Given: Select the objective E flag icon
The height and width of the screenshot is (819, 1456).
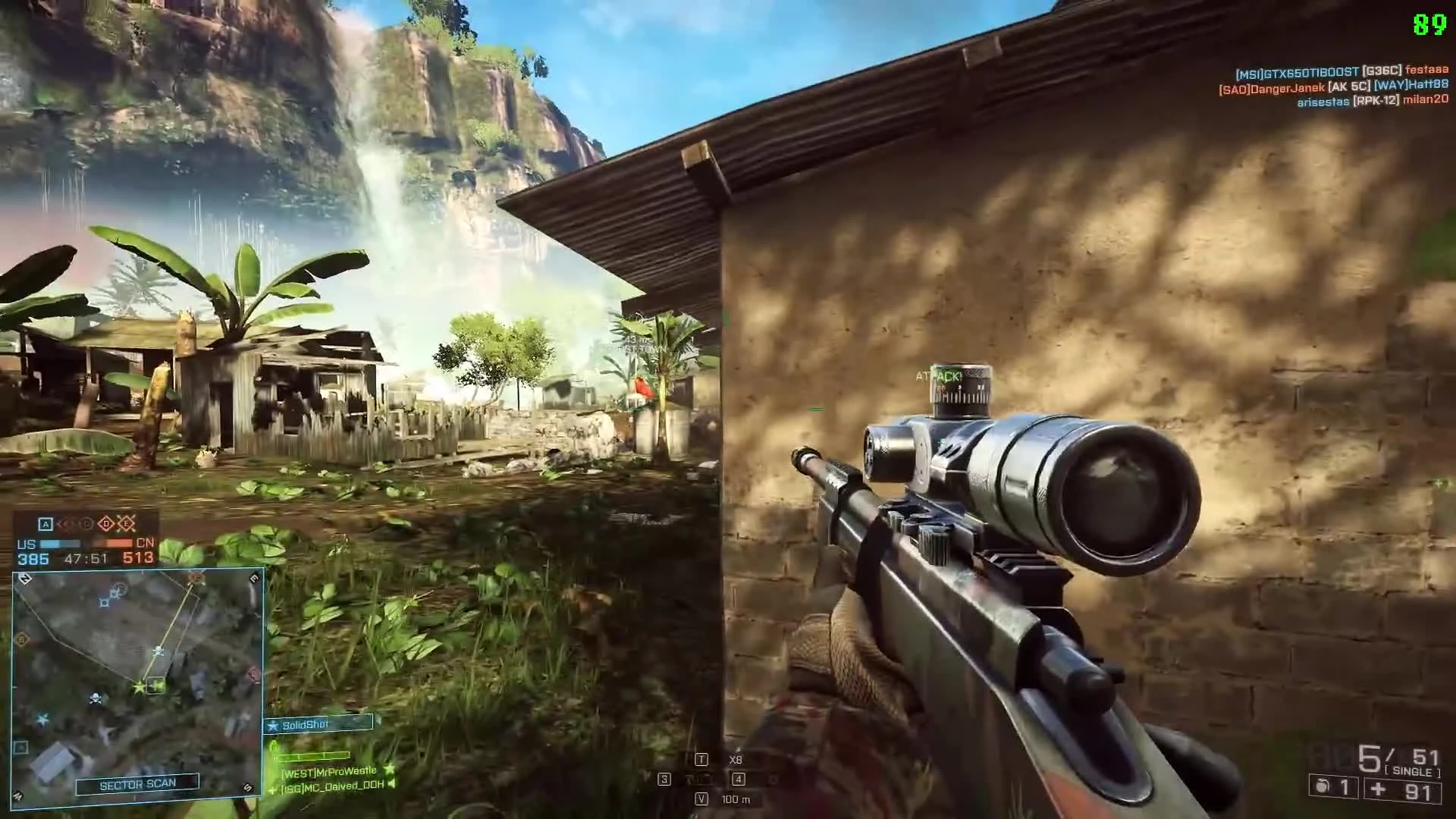Looking at the screenshot, I should [126, 523].
